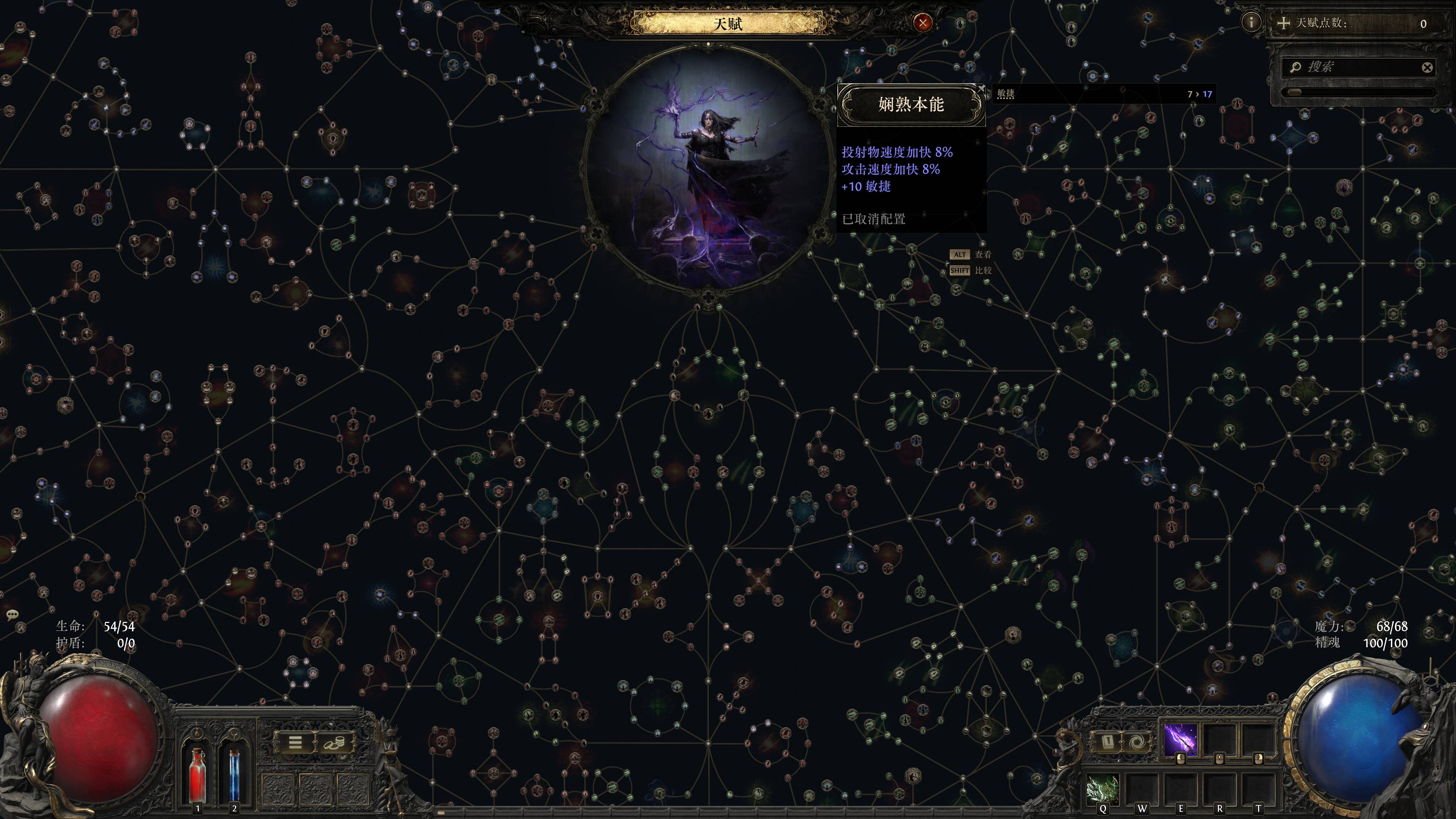Viewport: 1456px width, 819px height.
Task: Click the 敏捷 7 > 17 result entry
Action: [x=1102, y=94]
